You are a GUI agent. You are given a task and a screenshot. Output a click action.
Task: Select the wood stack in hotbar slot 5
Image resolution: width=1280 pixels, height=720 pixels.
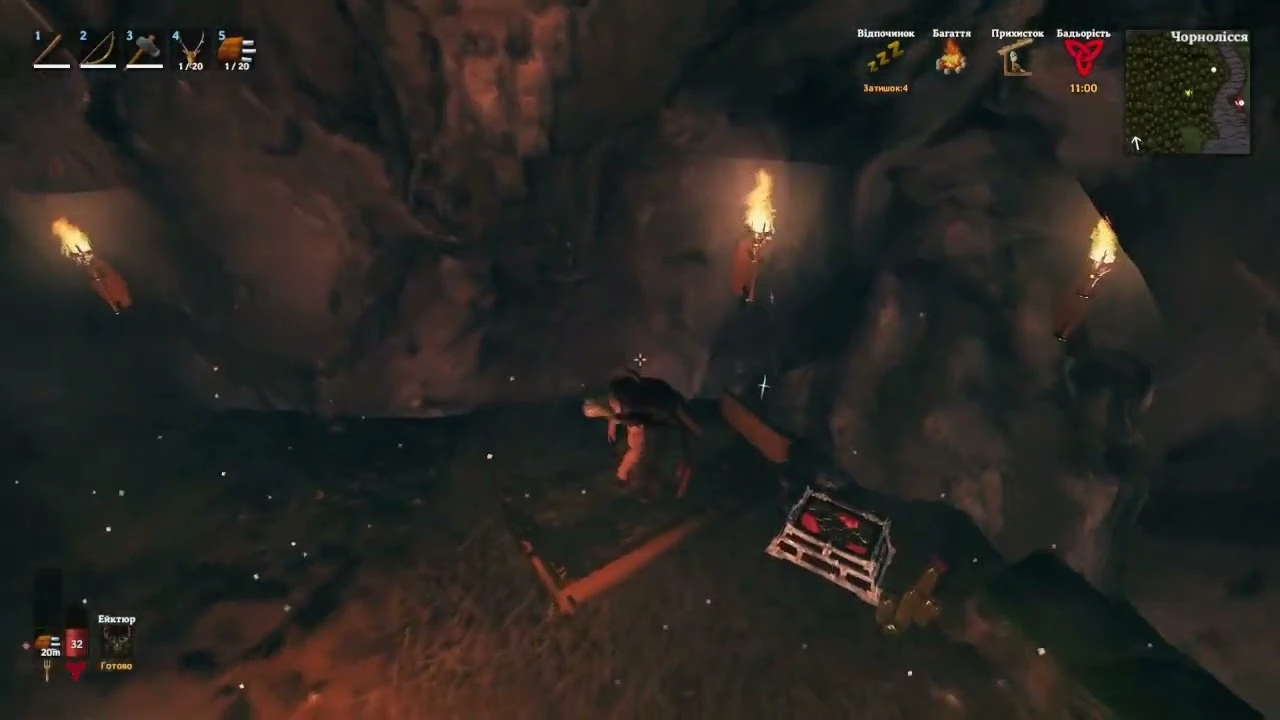click(236, 48)
